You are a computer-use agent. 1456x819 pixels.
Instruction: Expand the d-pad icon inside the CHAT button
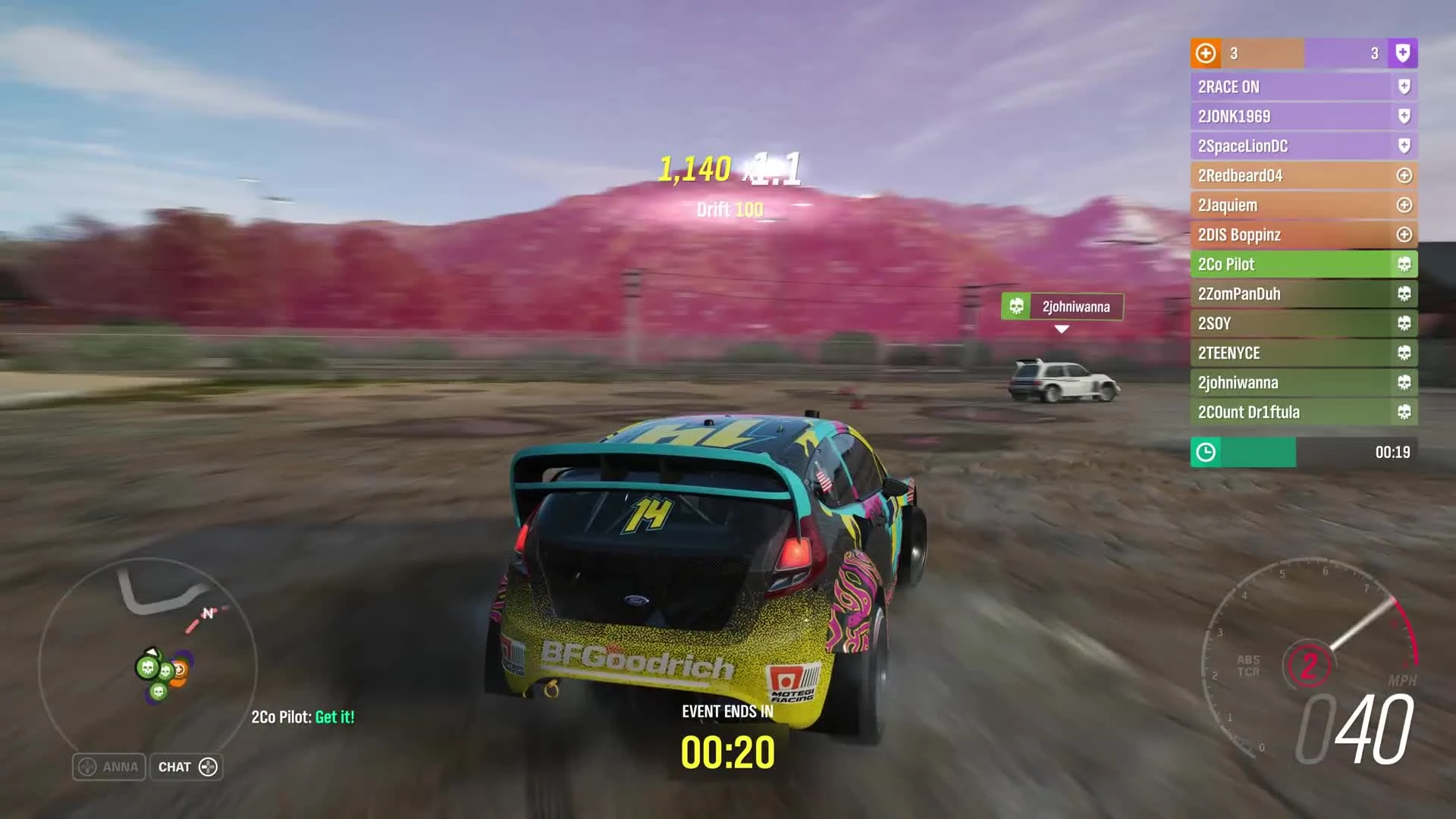pyautogui.click(x=206, y=767)
